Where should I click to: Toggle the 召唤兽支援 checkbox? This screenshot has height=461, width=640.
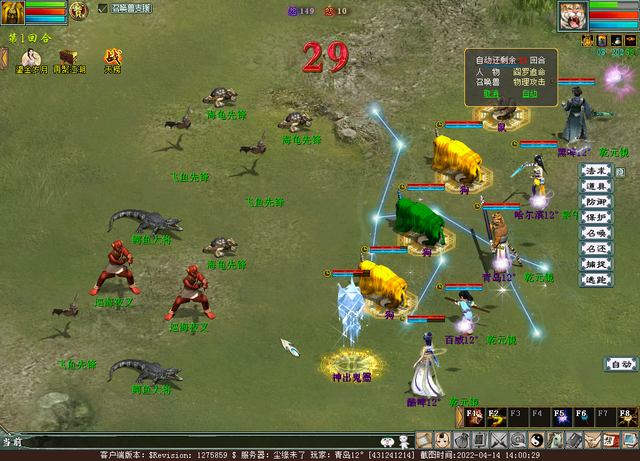click(x=104, y=8)
